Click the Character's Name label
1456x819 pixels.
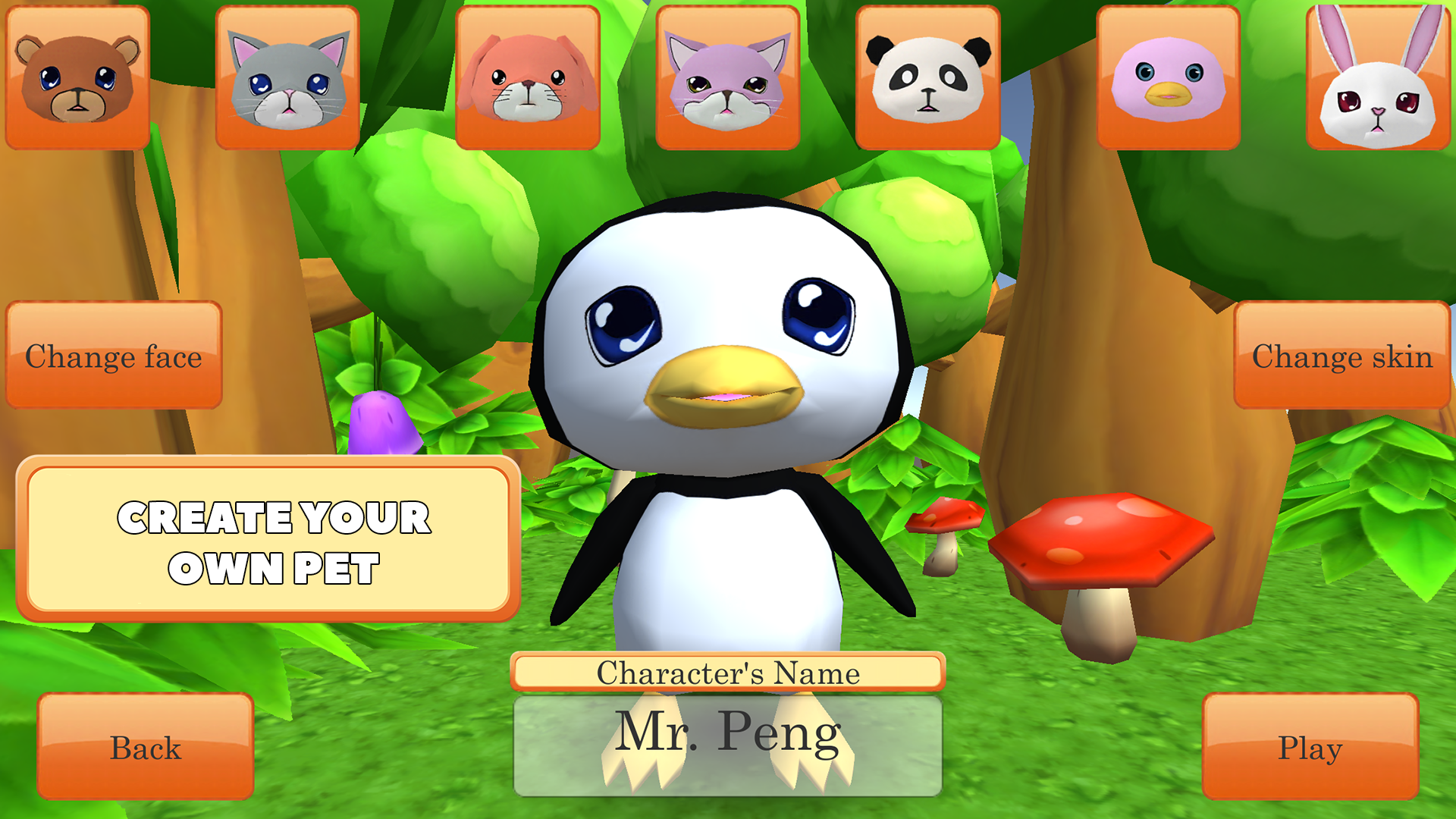[x=728, y=670]
